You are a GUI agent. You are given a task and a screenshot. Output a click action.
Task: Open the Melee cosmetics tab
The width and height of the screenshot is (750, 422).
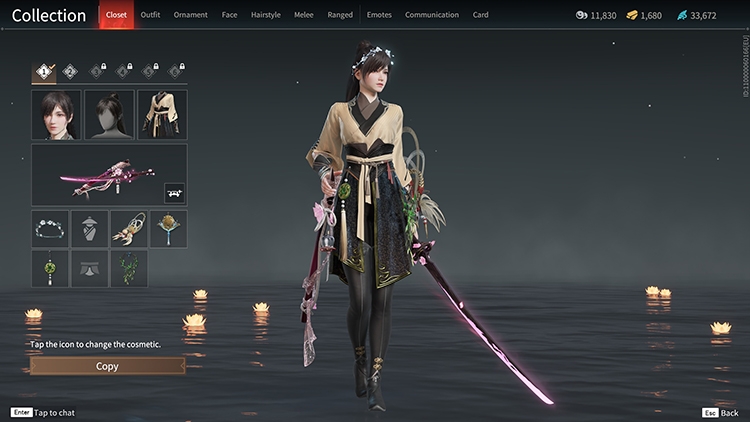(x=303, y=15)
